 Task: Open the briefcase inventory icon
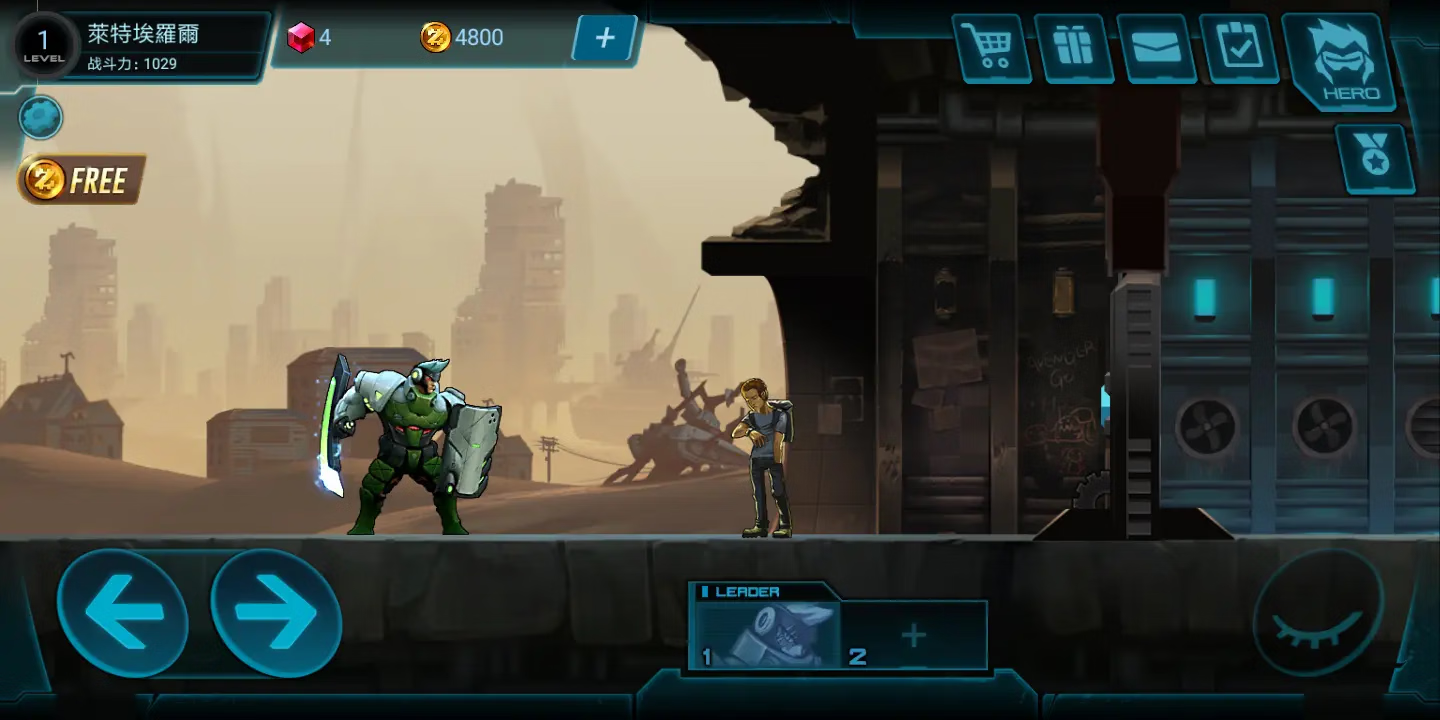pyautogui.click(x=1157, y=48)
